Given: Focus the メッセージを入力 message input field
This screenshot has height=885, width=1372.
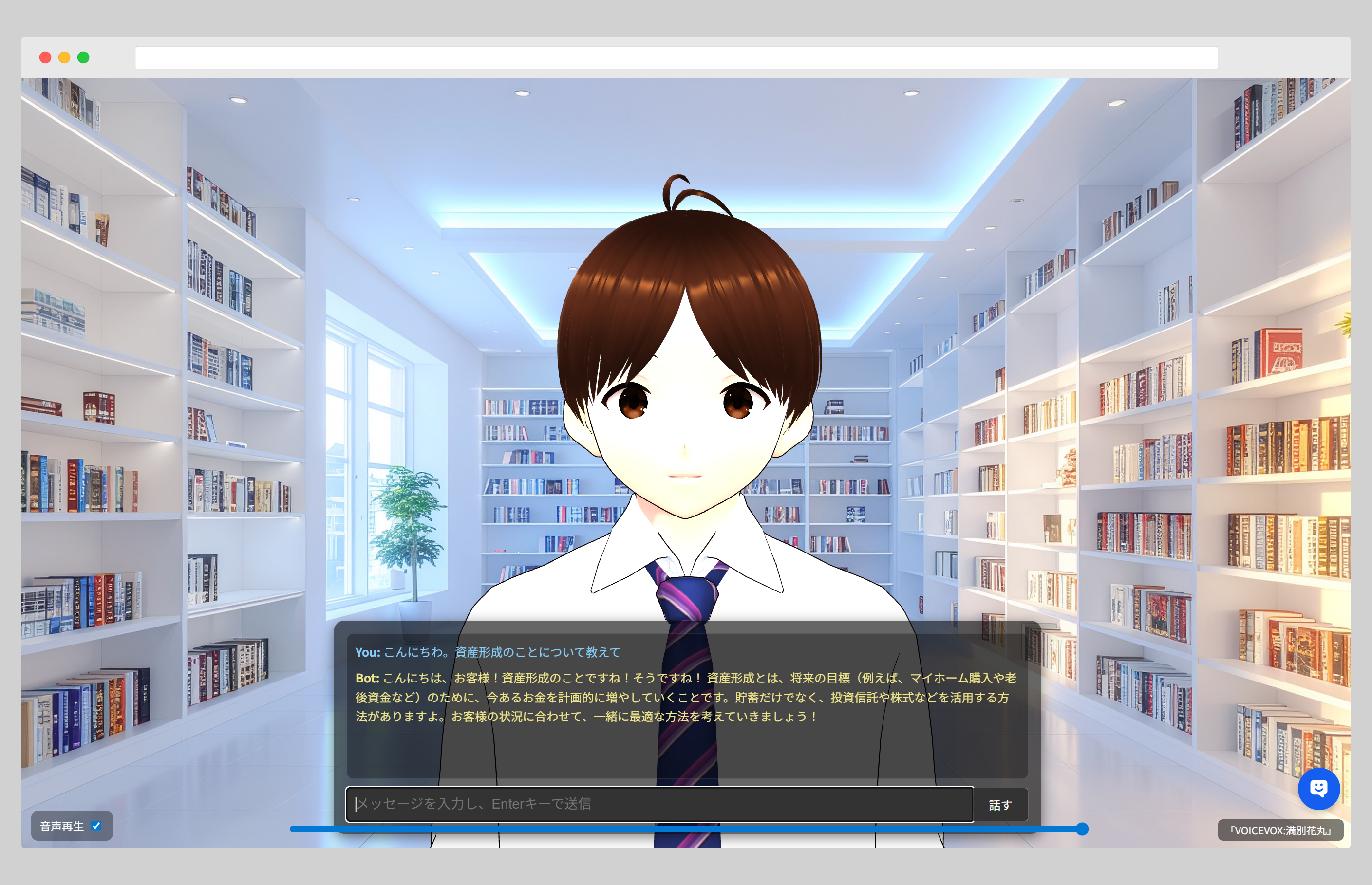Looking at the screenshot, I should click(661, 804).
